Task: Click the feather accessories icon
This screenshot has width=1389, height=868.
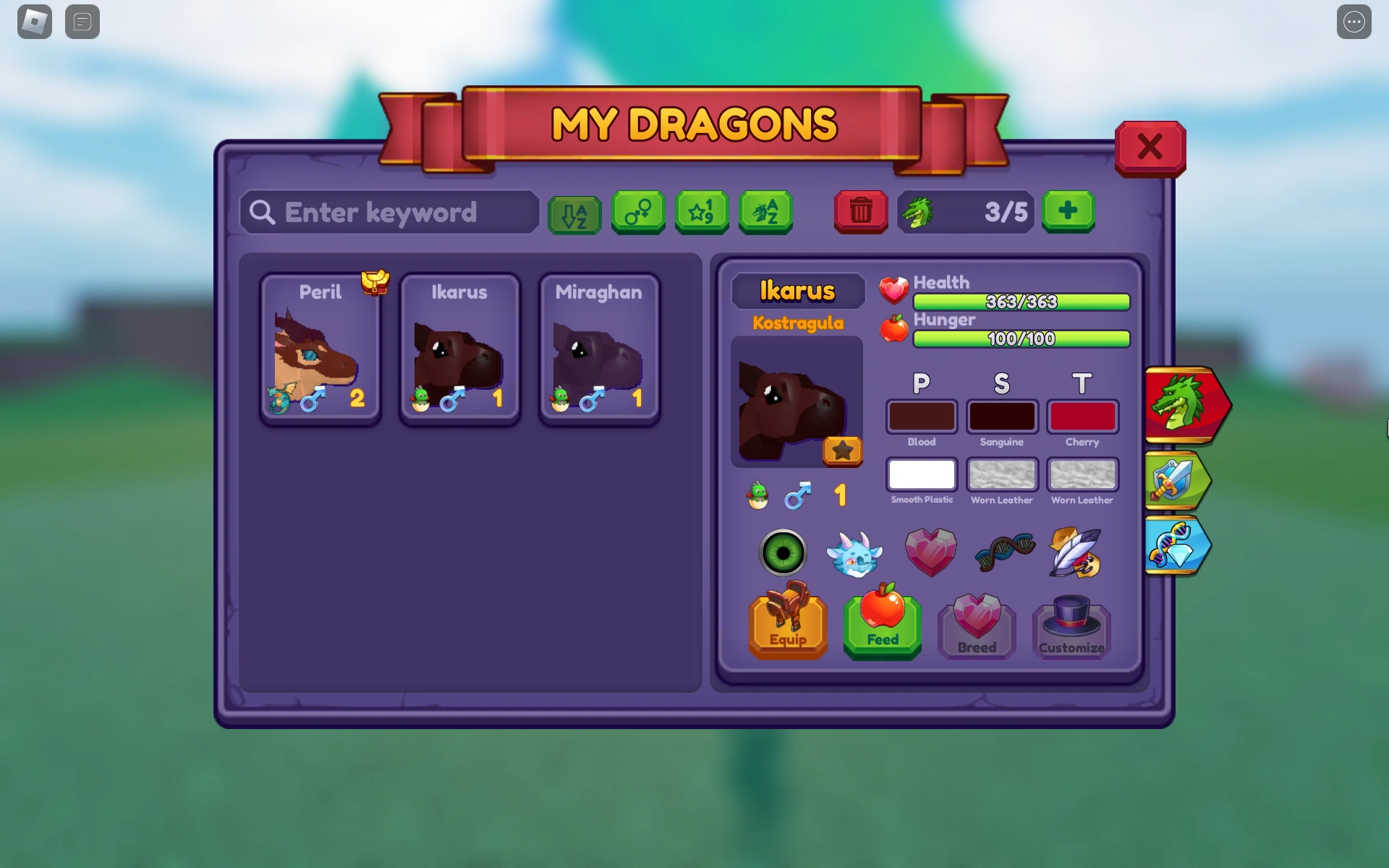Action: tap(1077, 552)
